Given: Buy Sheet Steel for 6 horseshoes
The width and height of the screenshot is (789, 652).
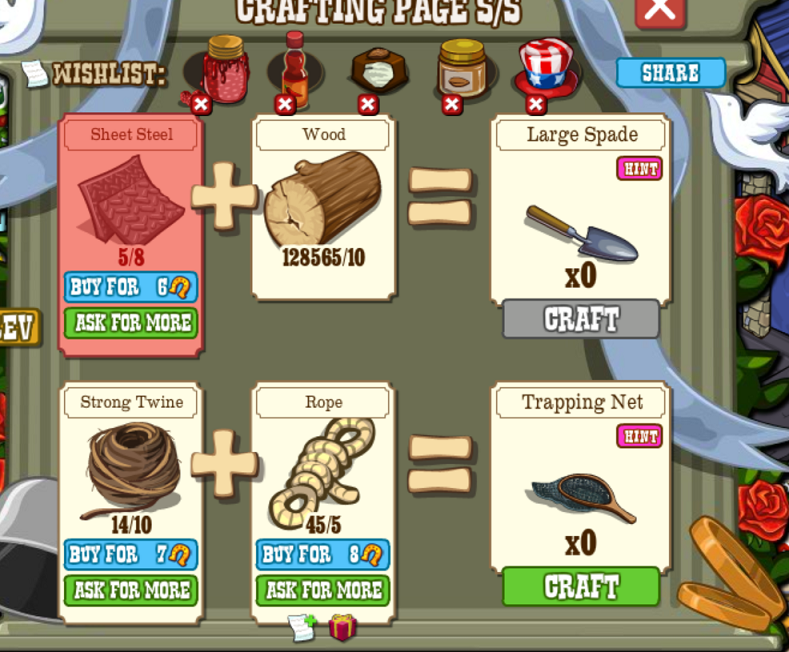Looking at the screenshot, I should (x=131, y=287).
